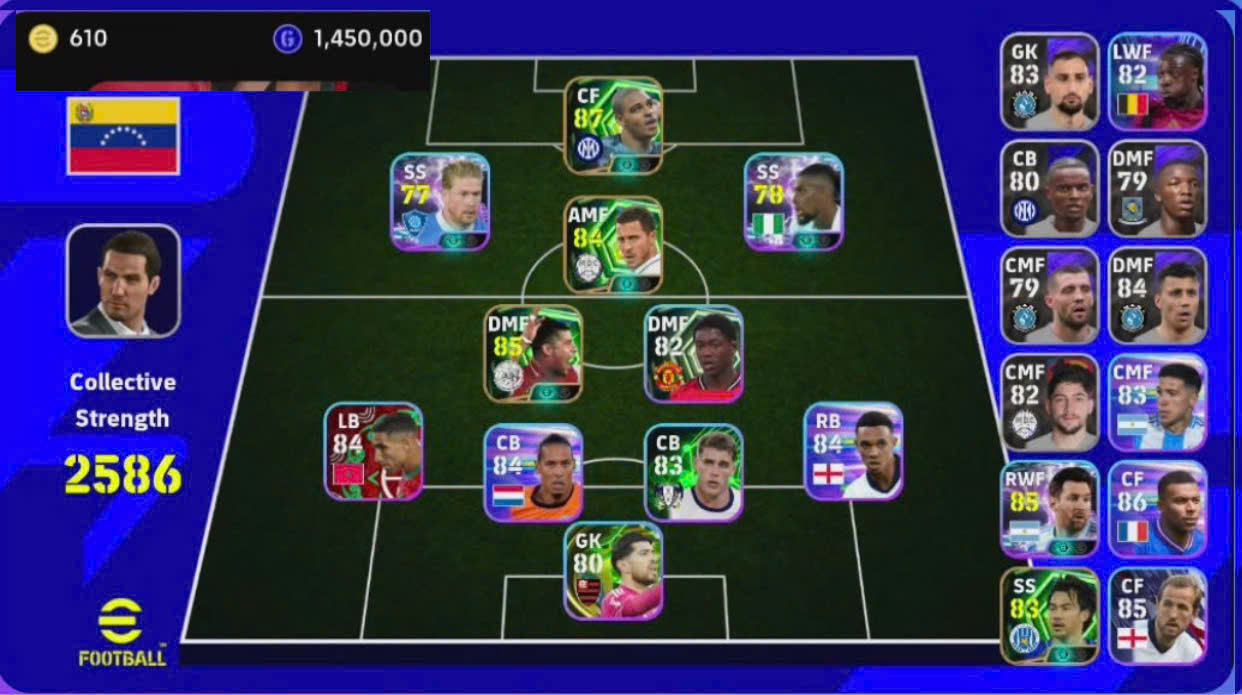Select the starting GK 80 goalkeeper card
This screenshot has width=1242, height=695.
613,570
